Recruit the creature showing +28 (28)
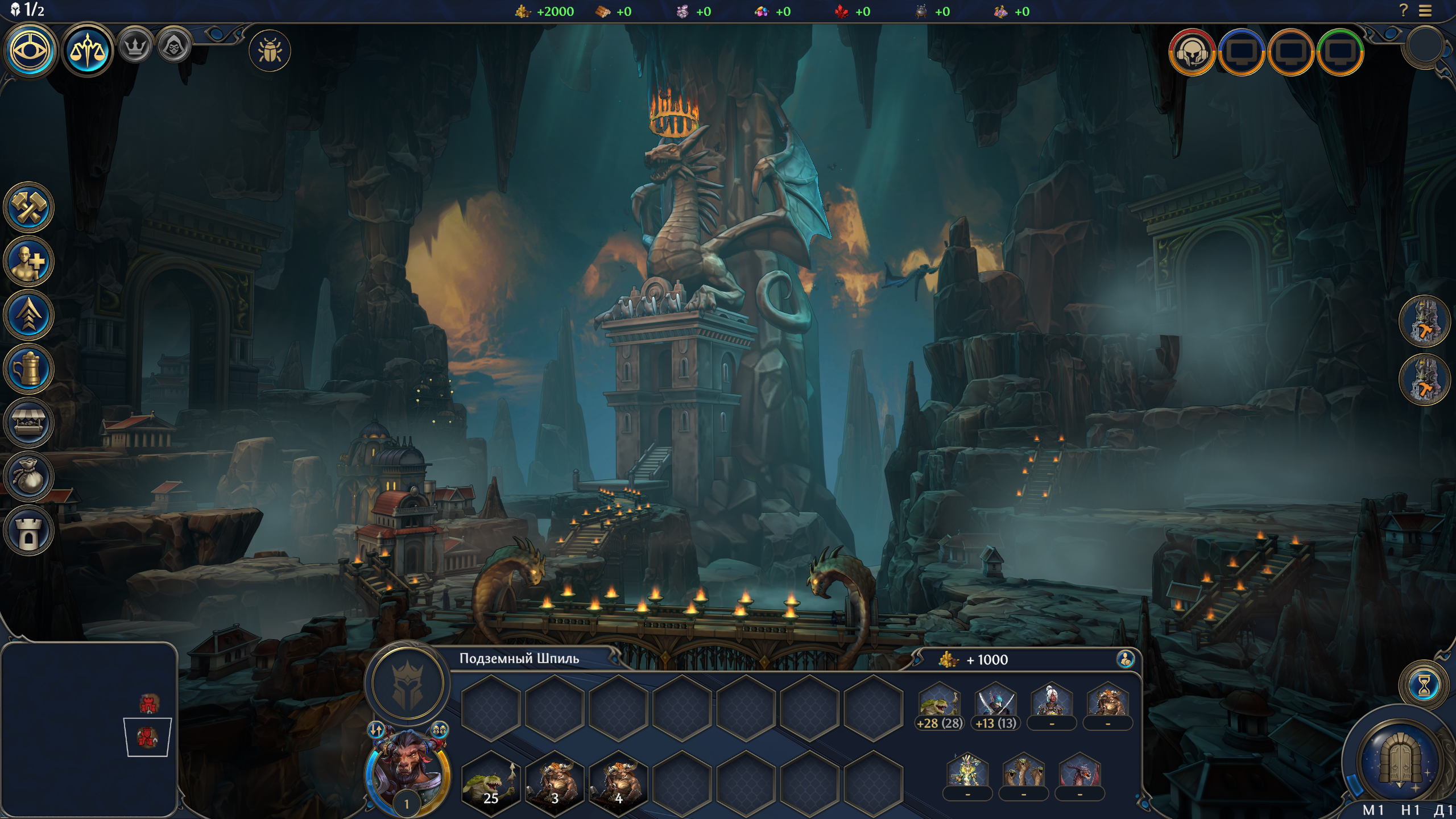This screenshot has width=1456, height=819. (x=940, y=705)
